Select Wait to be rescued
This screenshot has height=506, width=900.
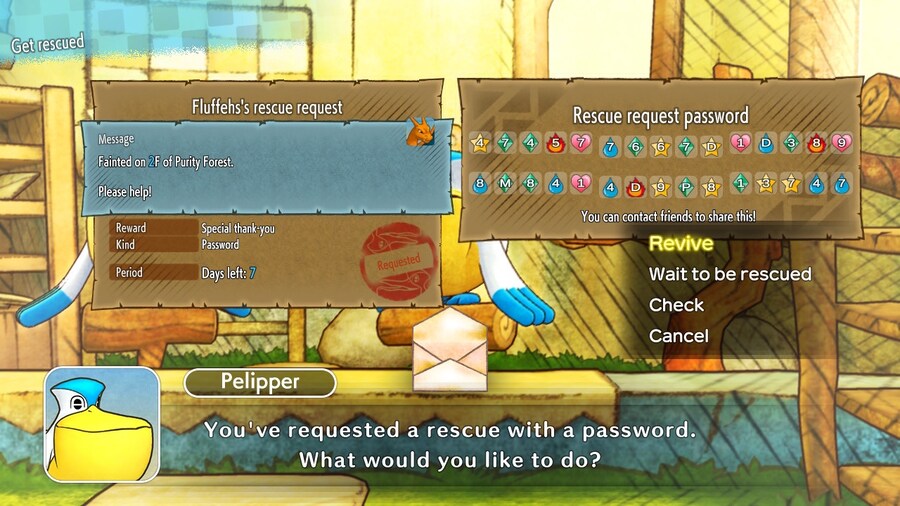[729, 274]
